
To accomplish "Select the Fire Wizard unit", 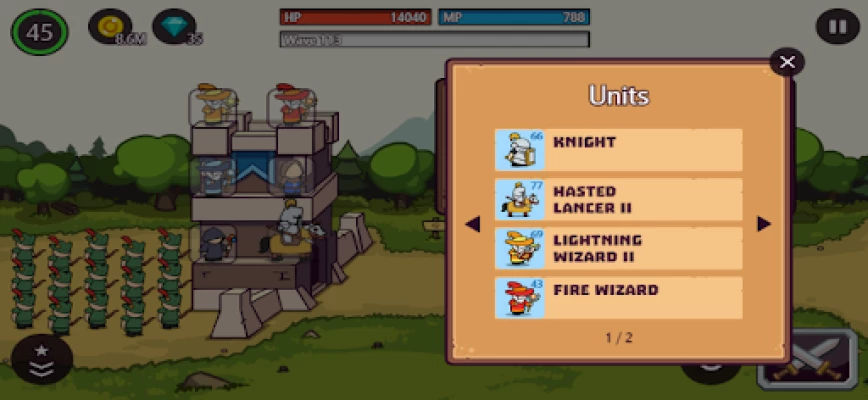I will [x=618, y=297].
